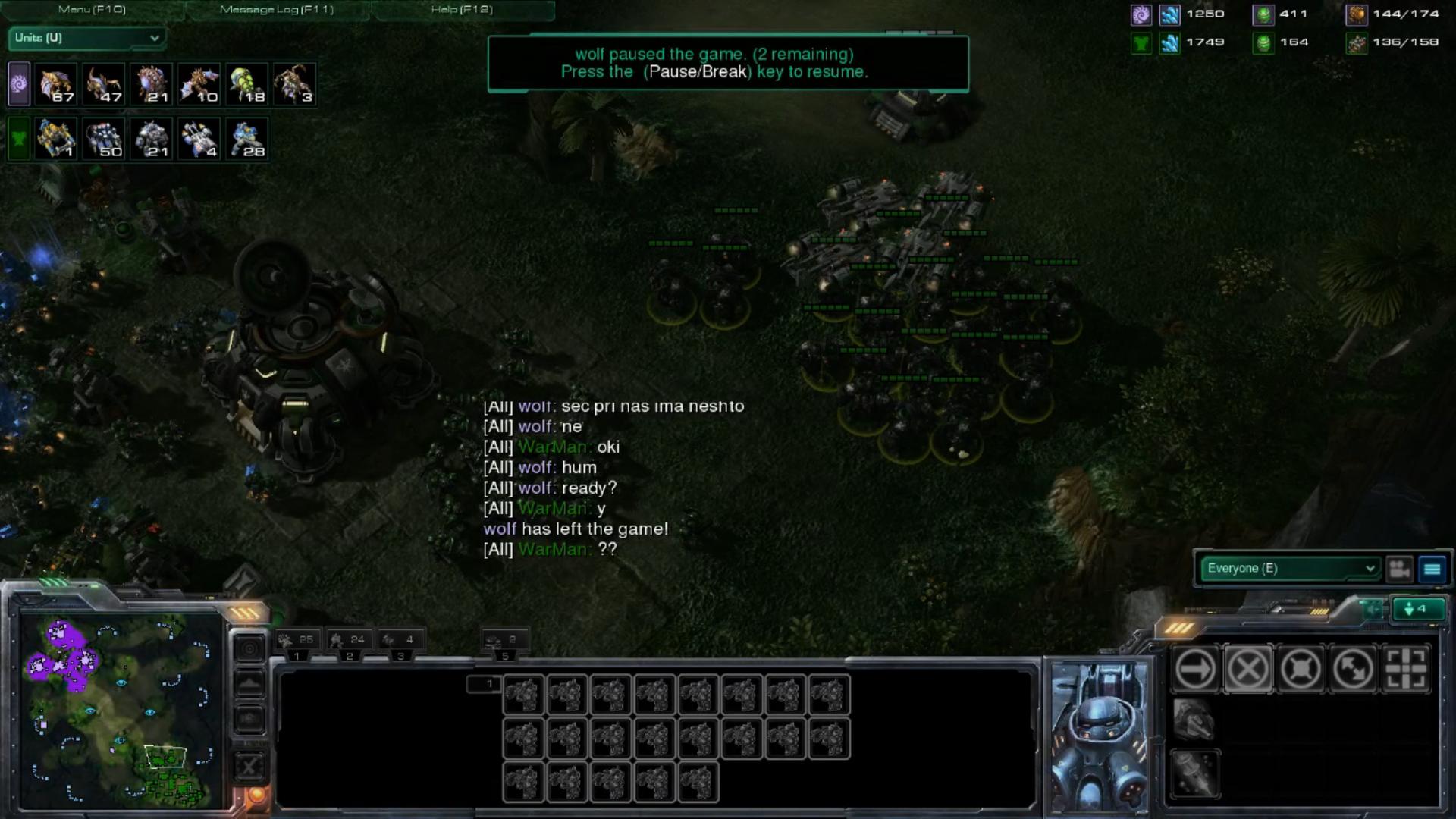The image size is (1456, 819).
Task: Select the Overlord icon showing 18
Action: click(246, 84)
